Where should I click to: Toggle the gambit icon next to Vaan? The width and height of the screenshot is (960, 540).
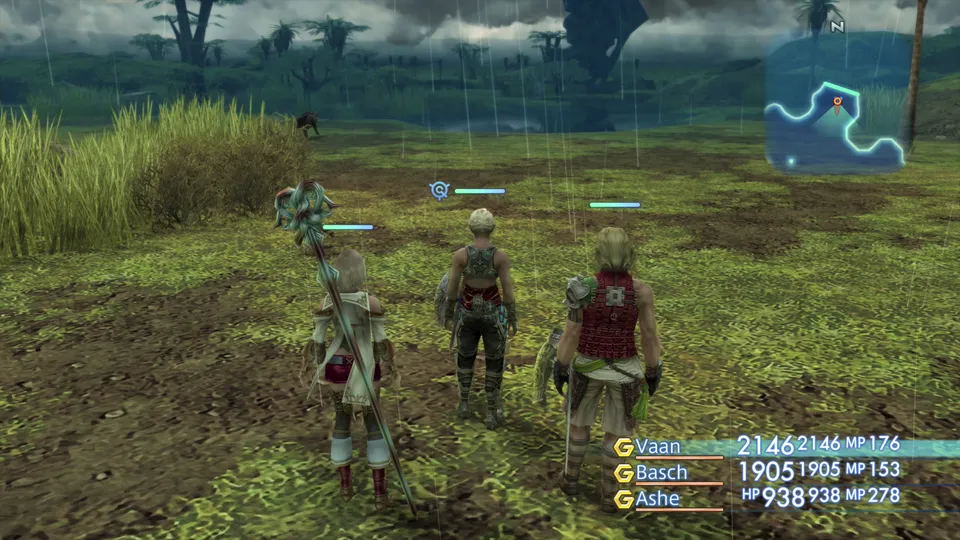coord(624,447)
